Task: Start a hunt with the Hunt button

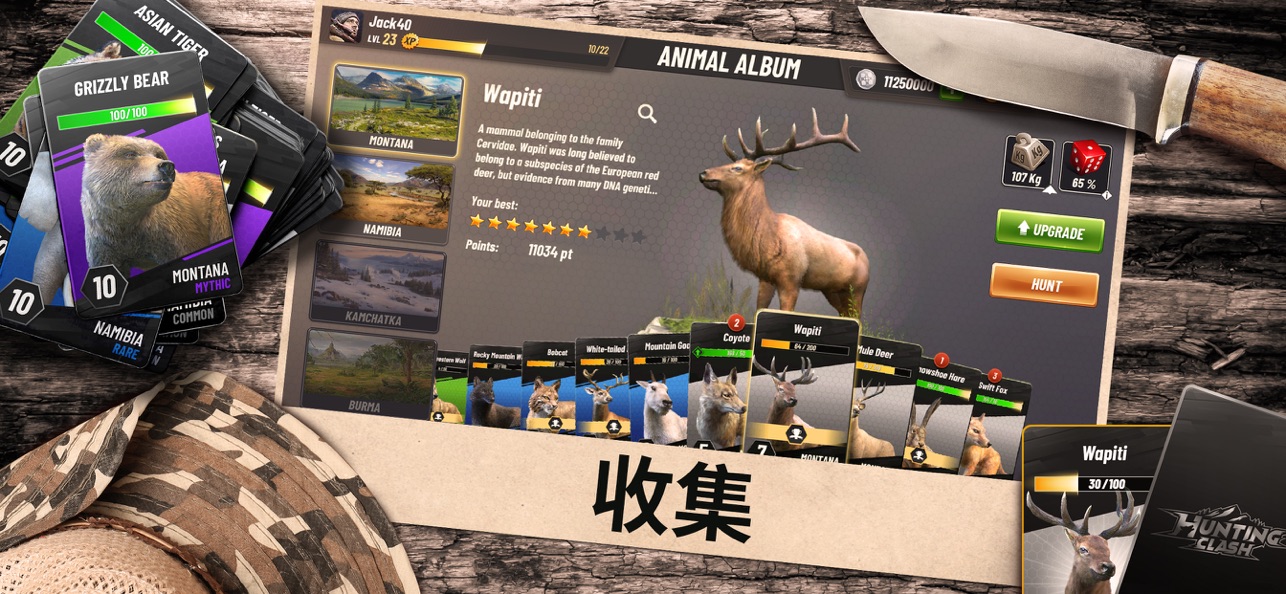Action: 1044,285
